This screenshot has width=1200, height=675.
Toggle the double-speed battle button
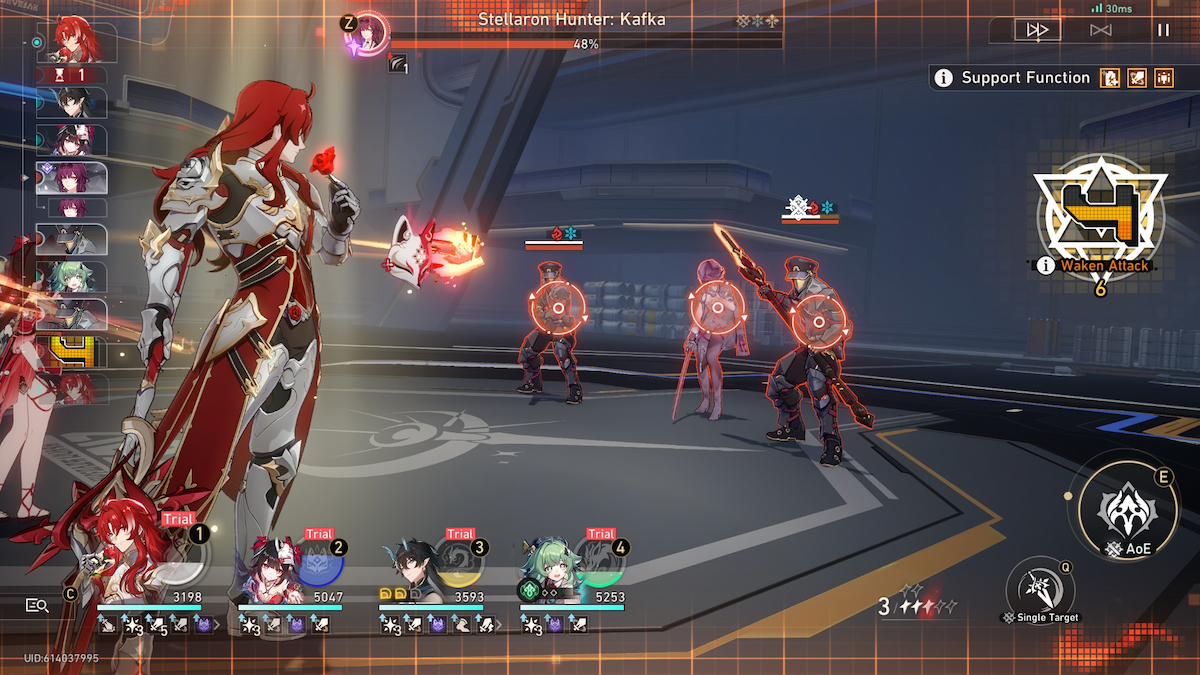point(1037,30)
